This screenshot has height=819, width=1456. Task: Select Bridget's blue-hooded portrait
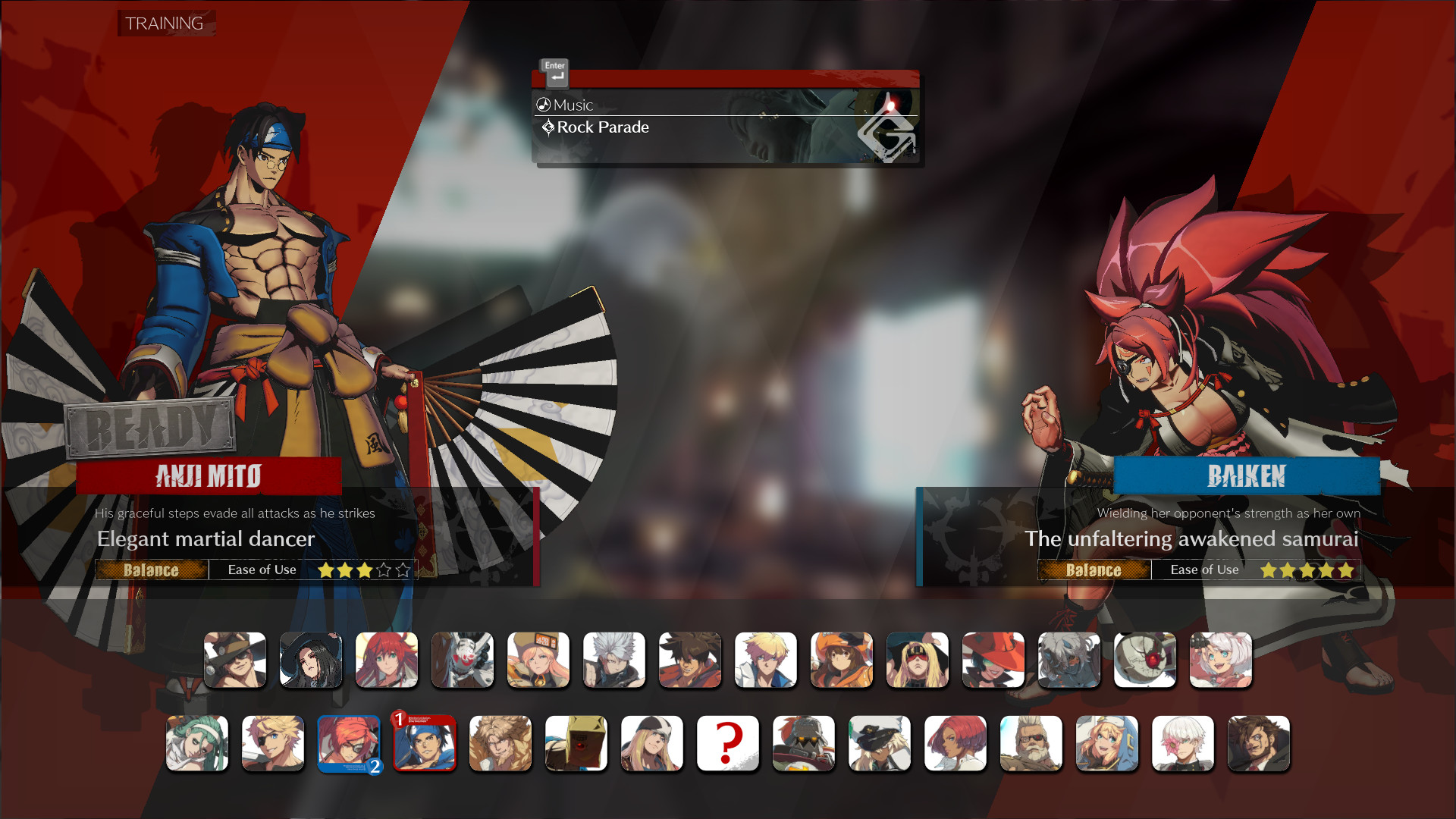[1107, 743]
